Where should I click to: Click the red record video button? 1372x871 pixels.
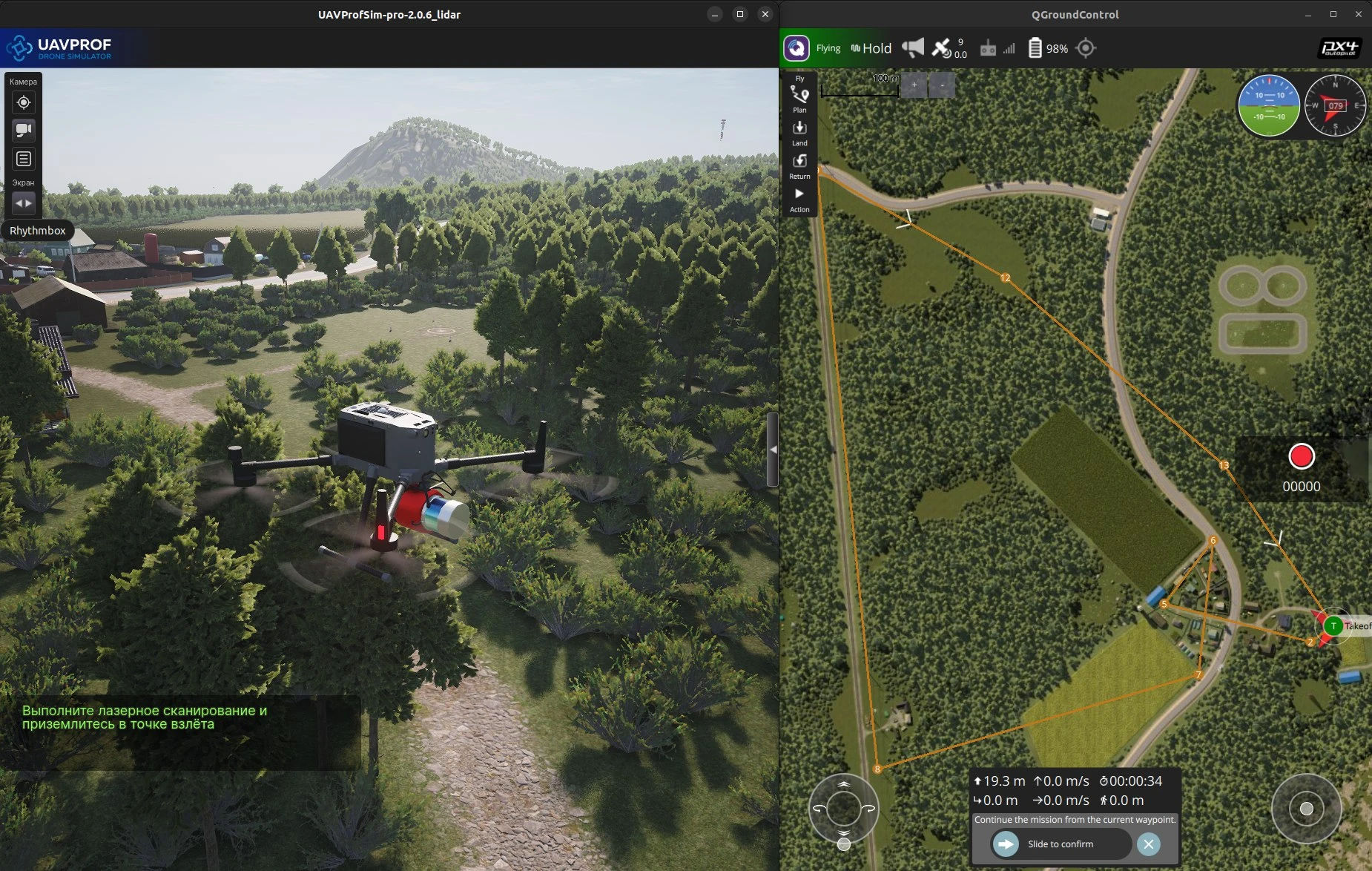(x=1301, y=456)
